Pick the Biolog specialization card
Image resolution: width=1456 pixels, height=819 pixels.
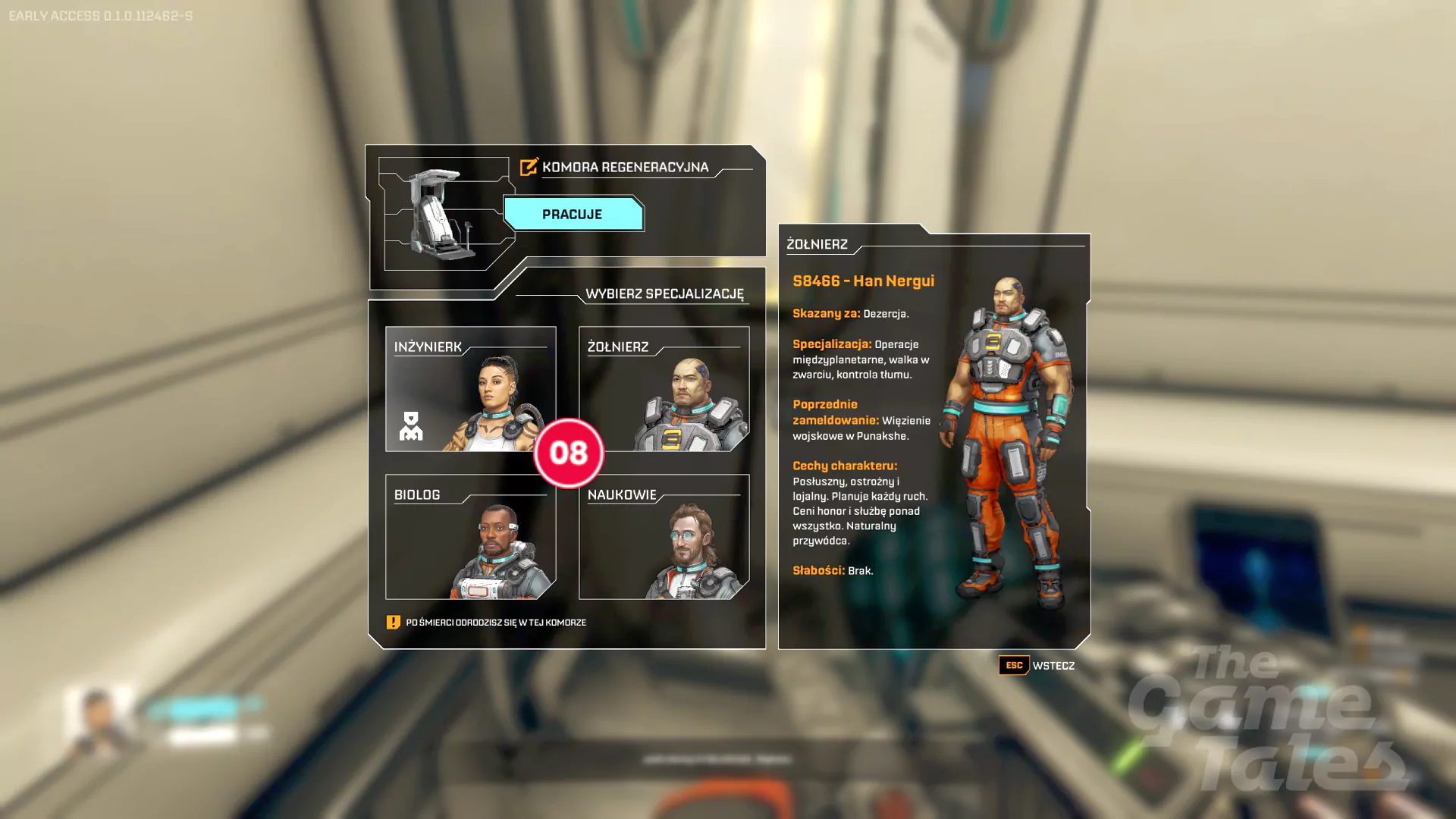469,537
